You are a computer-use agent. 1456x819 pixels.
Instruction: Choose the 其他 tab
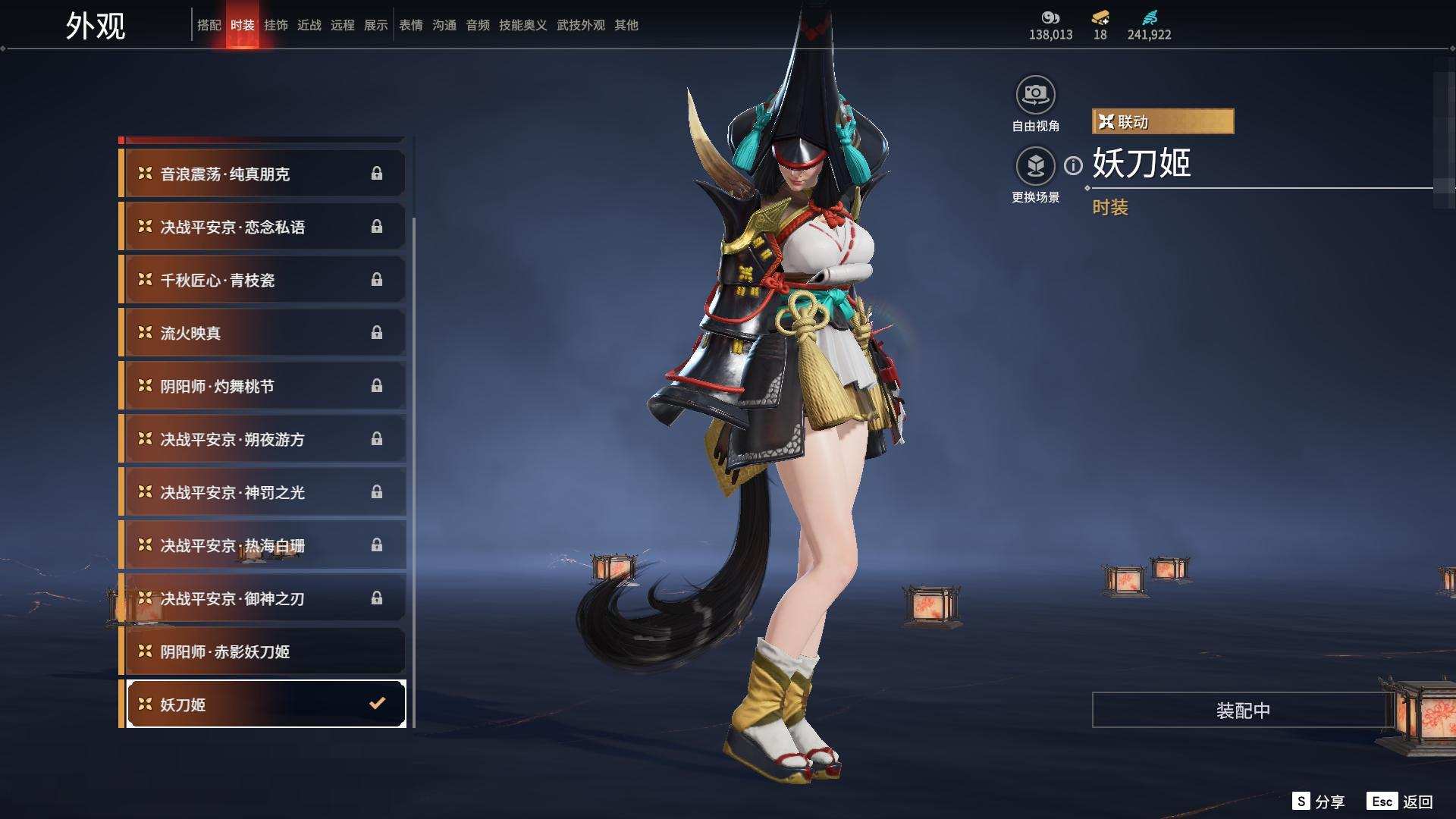tap(626, 25)
